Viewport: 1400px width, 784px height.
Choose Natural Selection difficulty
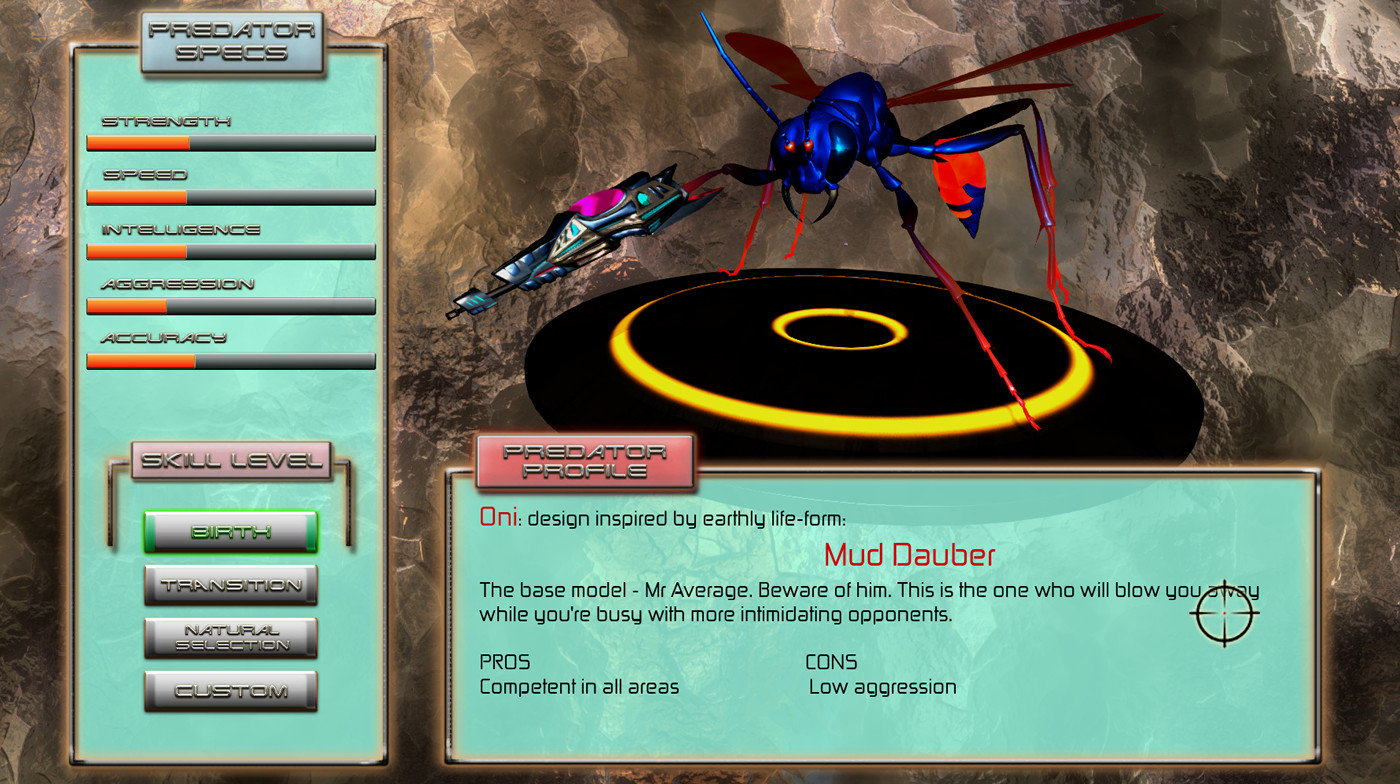pyautogui.click(x=230, y=636)
